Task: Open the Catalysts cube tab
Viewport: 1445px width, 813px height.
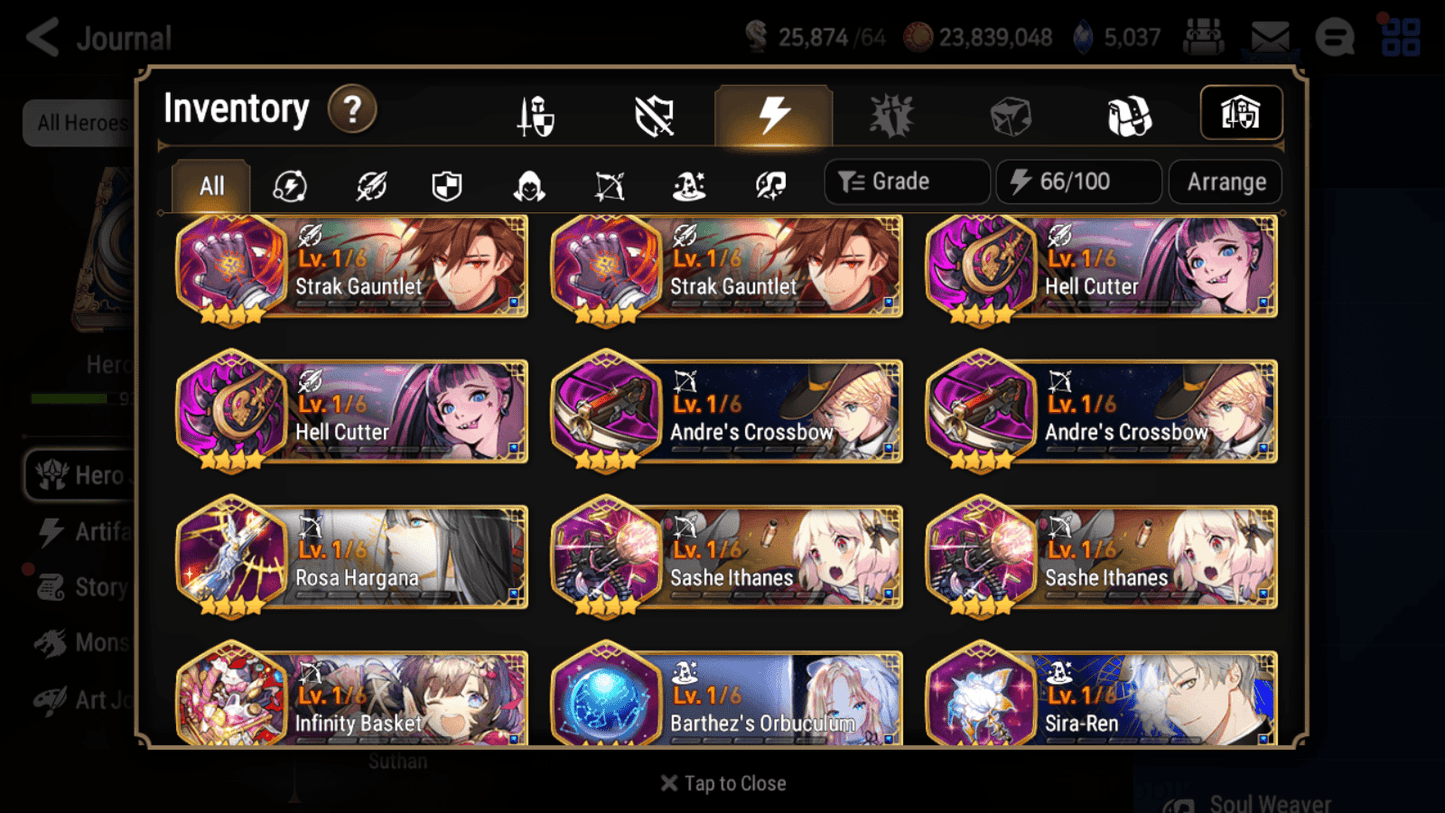Action: (x=1011, y=114)
